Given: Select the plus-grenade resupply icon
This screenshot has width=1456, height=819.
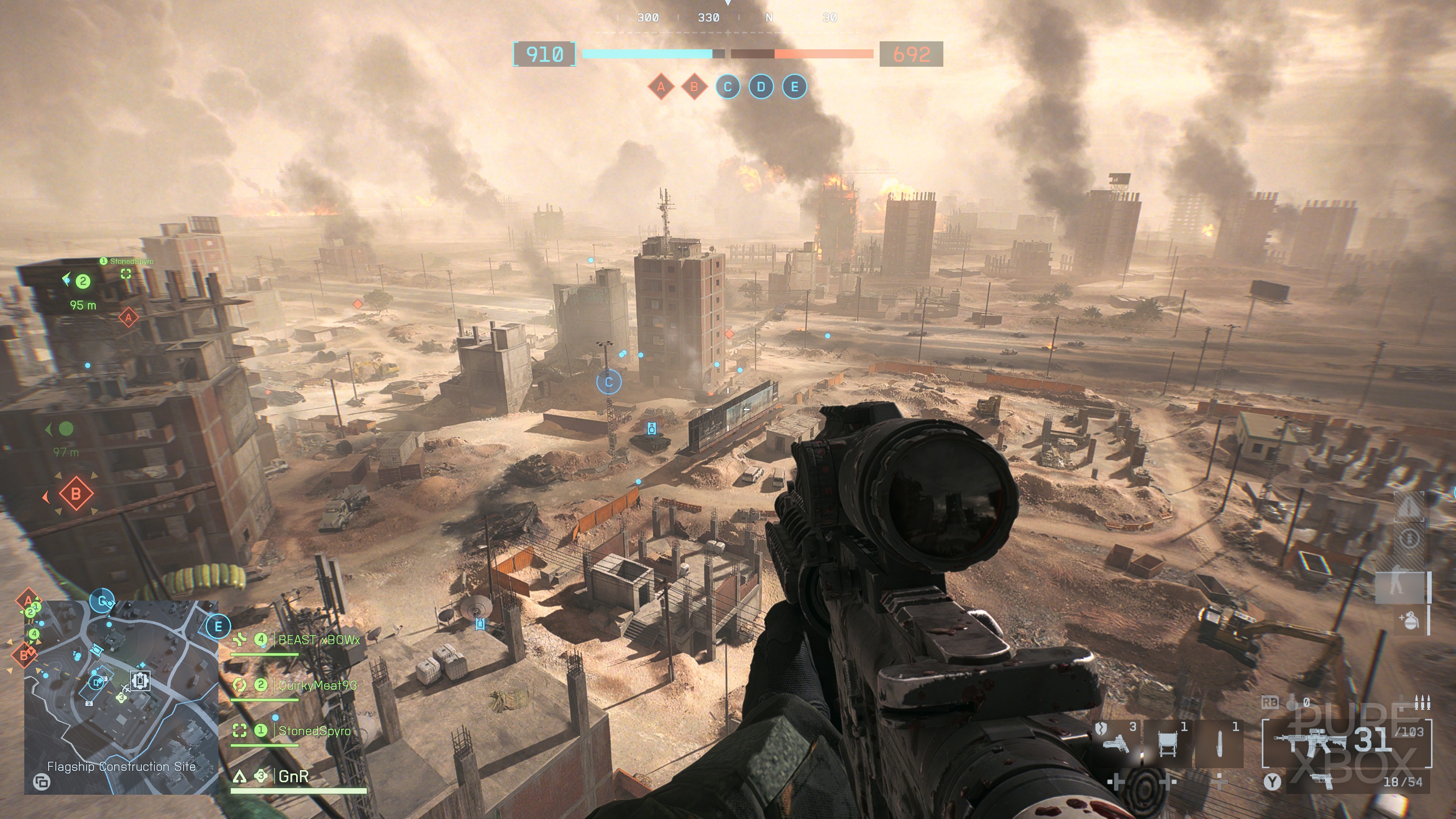Looking at the screenshot, I should point(1409,621).
